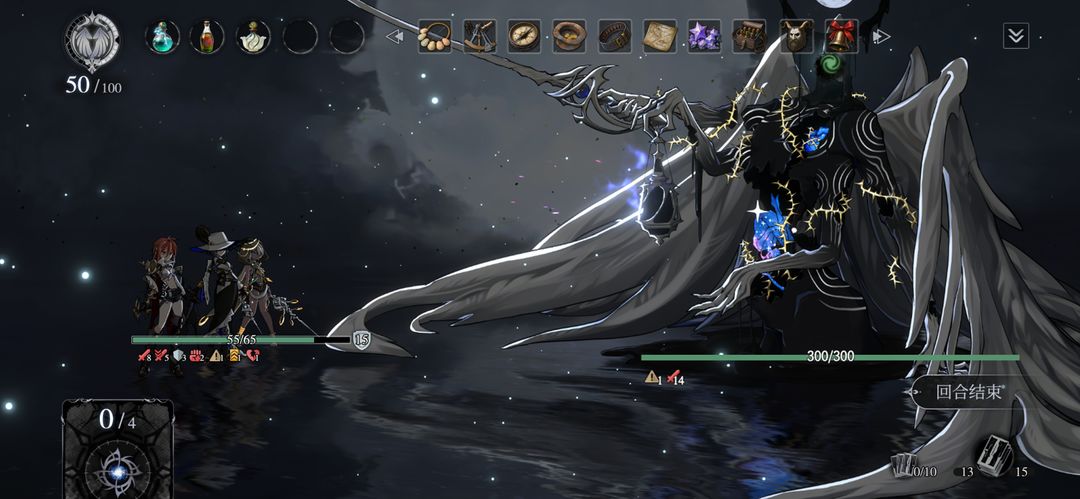The image size is (1080, 499).
Task: Inspect the treasure chest relic
Action: [x=750, y=37]
